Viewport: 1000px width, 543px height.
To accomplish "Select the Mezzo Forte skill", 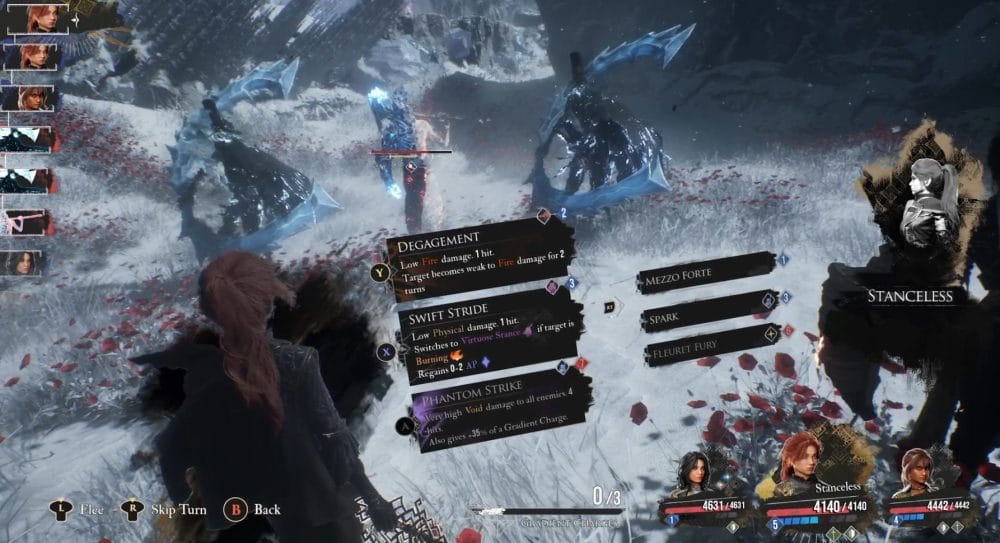I will pos(705,272).
